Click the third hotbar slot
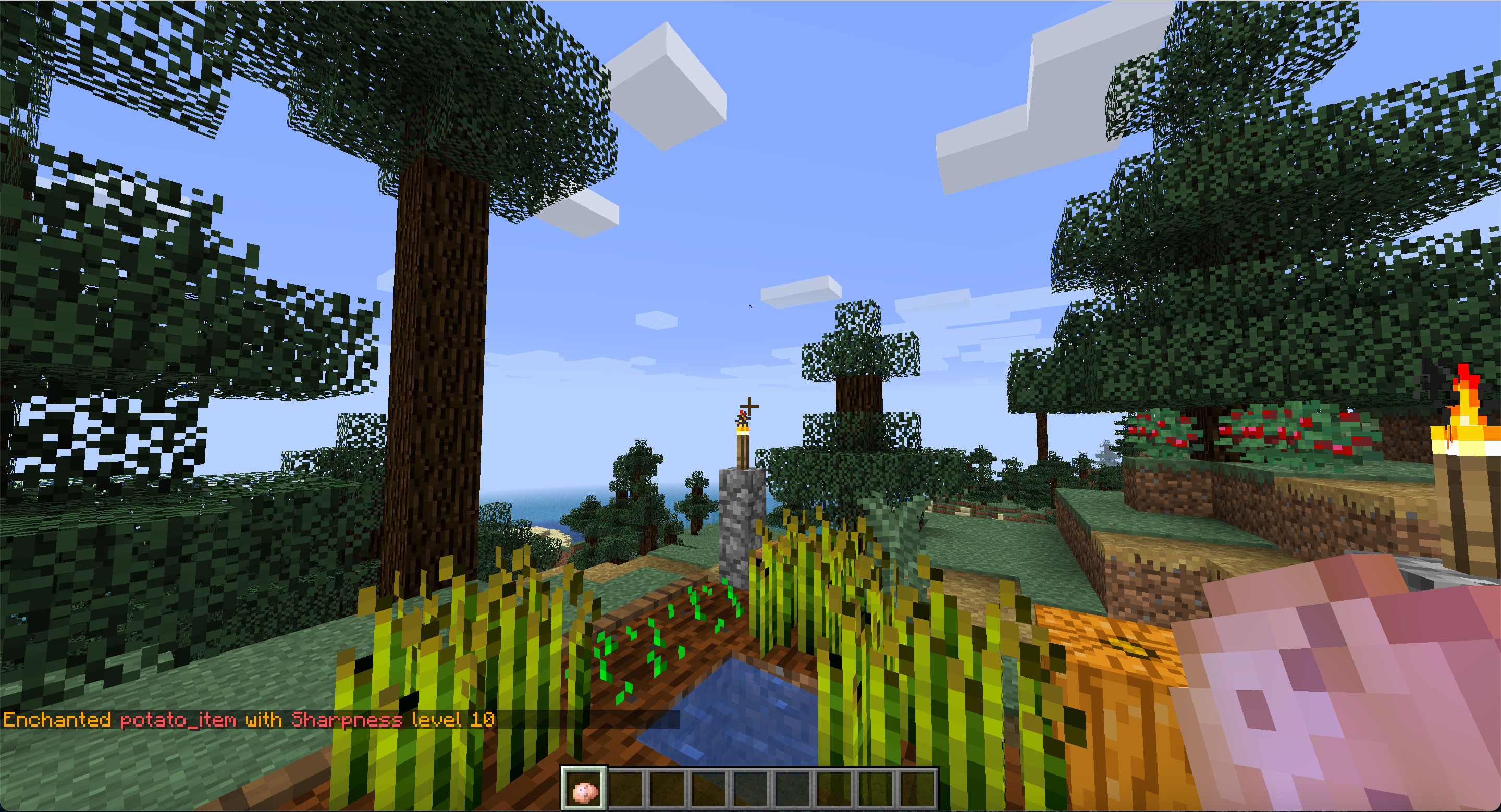1501x812 pixels. pos(668,789)
